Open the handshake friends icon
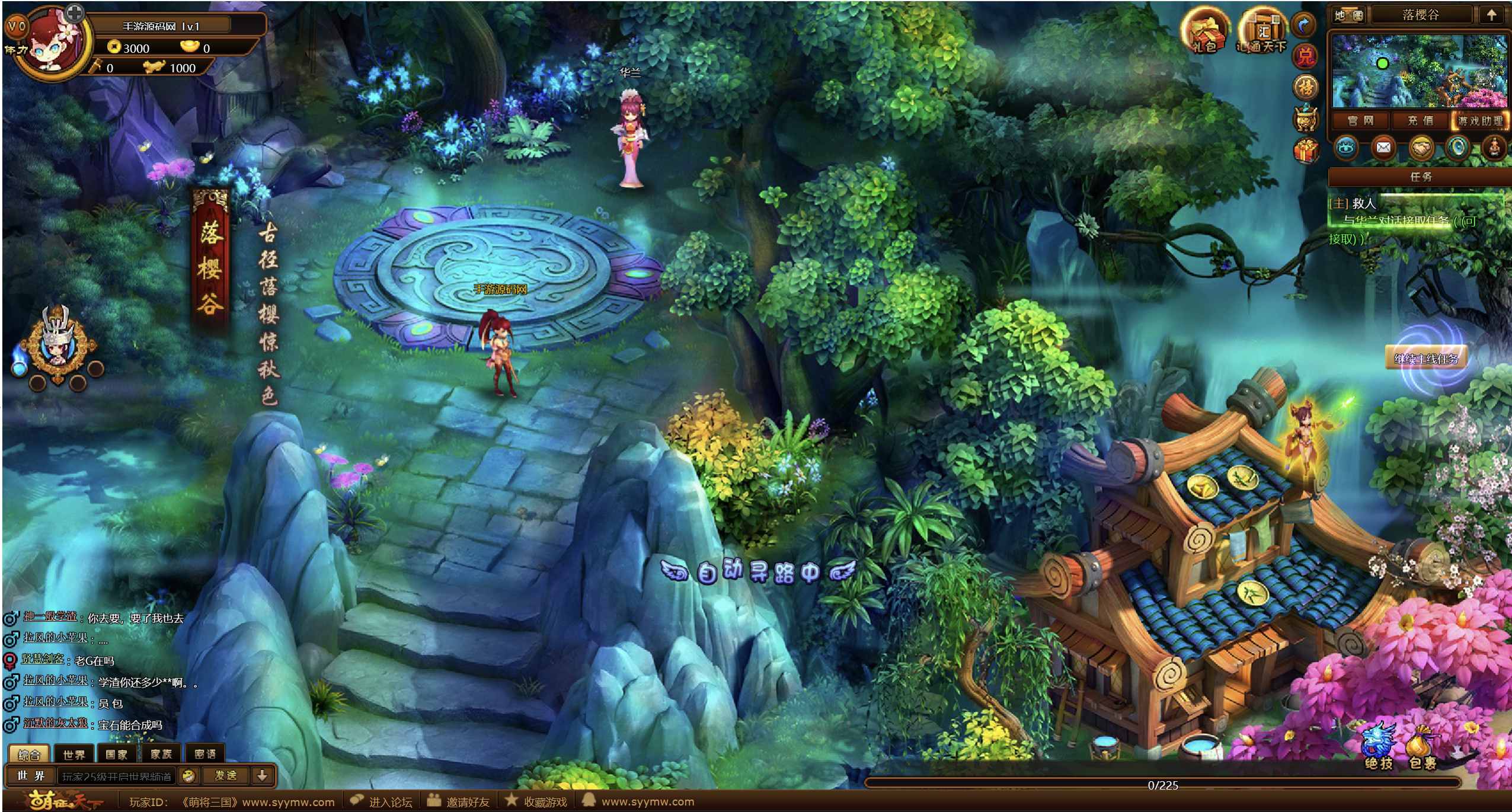This screenshot has height=812, width=1512. click(x=1421, y=148)
